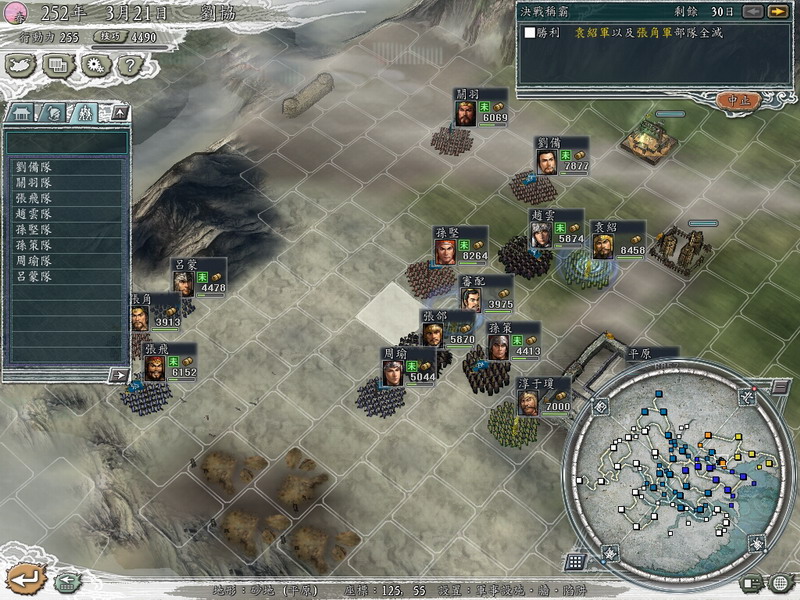
Task: Click the map-shaped icon button
Action: tap(22, 66)
